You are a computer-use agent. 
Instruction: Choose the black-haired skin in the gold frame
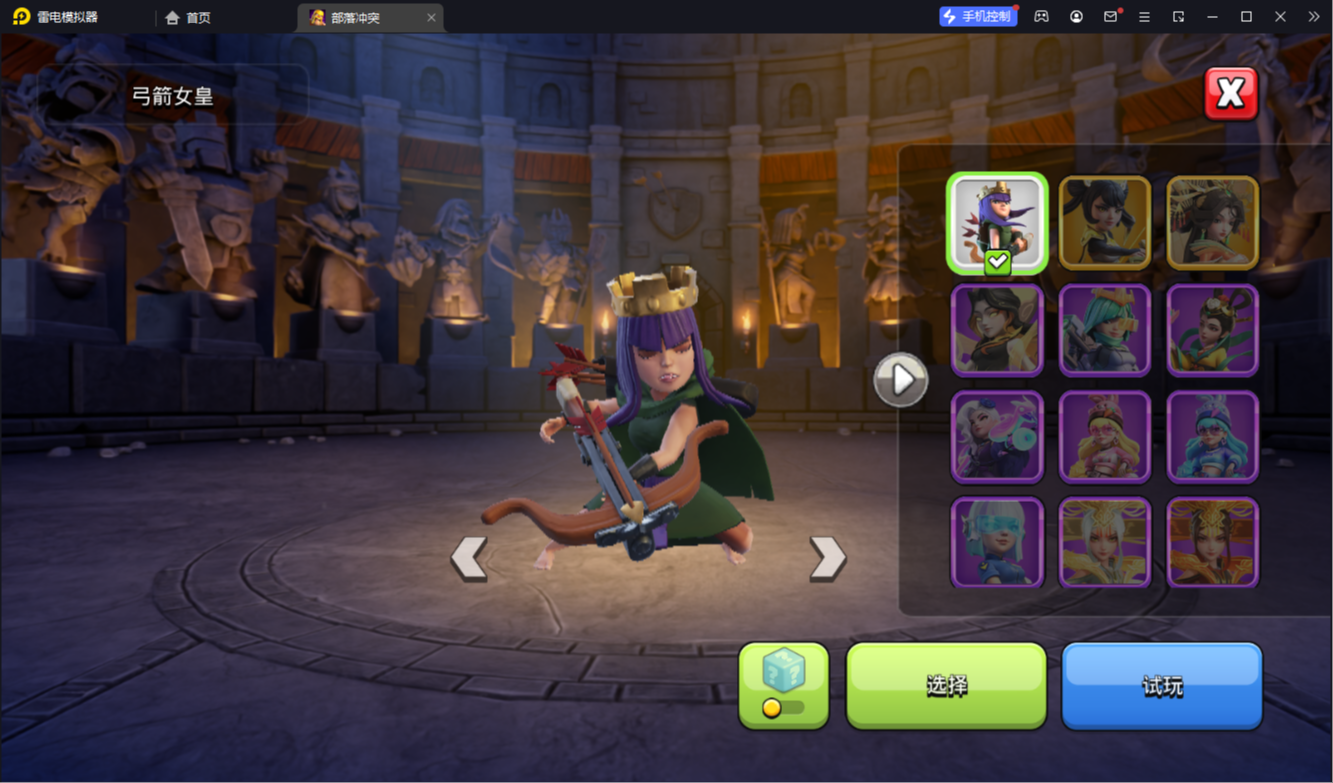tap(1104, 223)
